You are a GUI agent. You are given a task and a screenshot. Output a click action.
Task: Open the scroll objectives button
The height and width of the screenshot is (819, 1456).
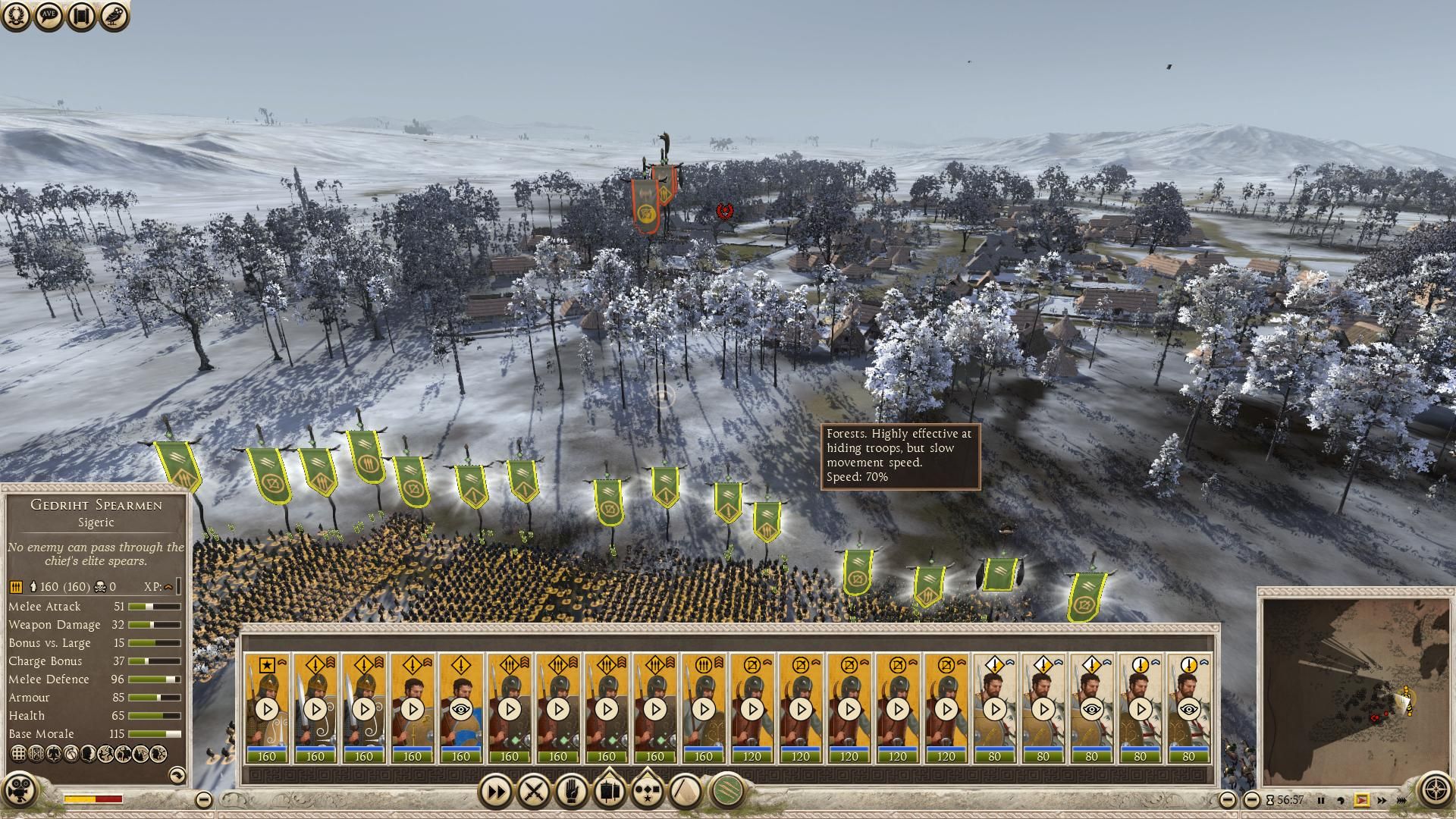(81, 16)
